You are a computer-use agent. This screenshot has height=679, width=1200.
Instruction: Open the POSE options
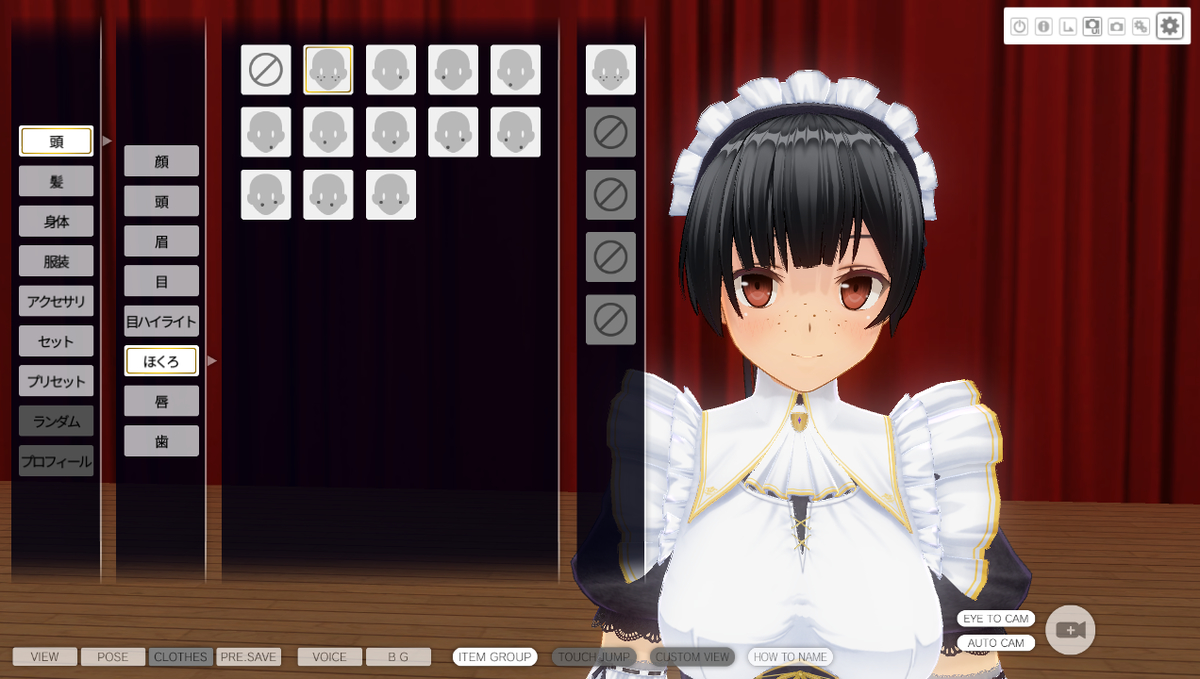tap(113, 657)
